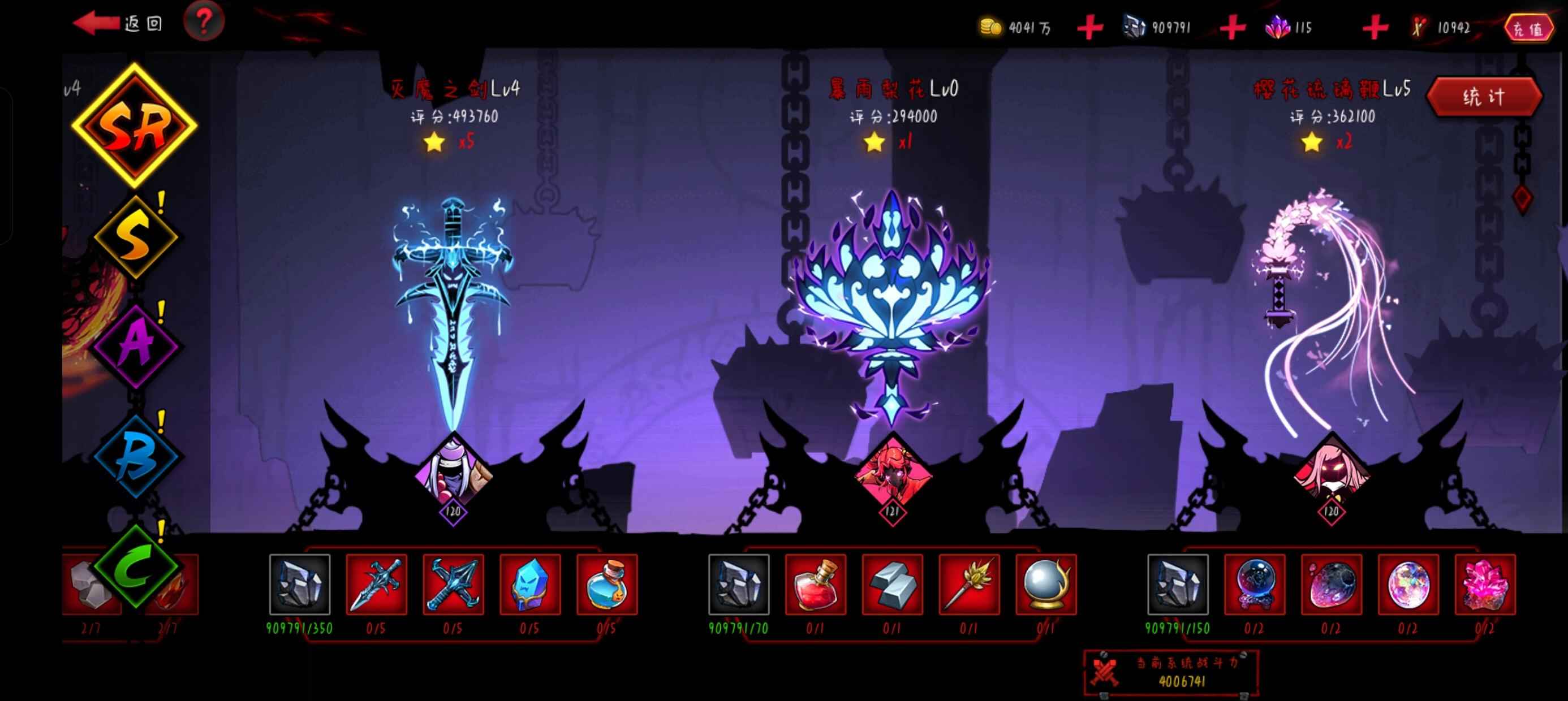This screenshot has height=701, width=1568.
Task: Open the red question mark help
Action: 204,22
